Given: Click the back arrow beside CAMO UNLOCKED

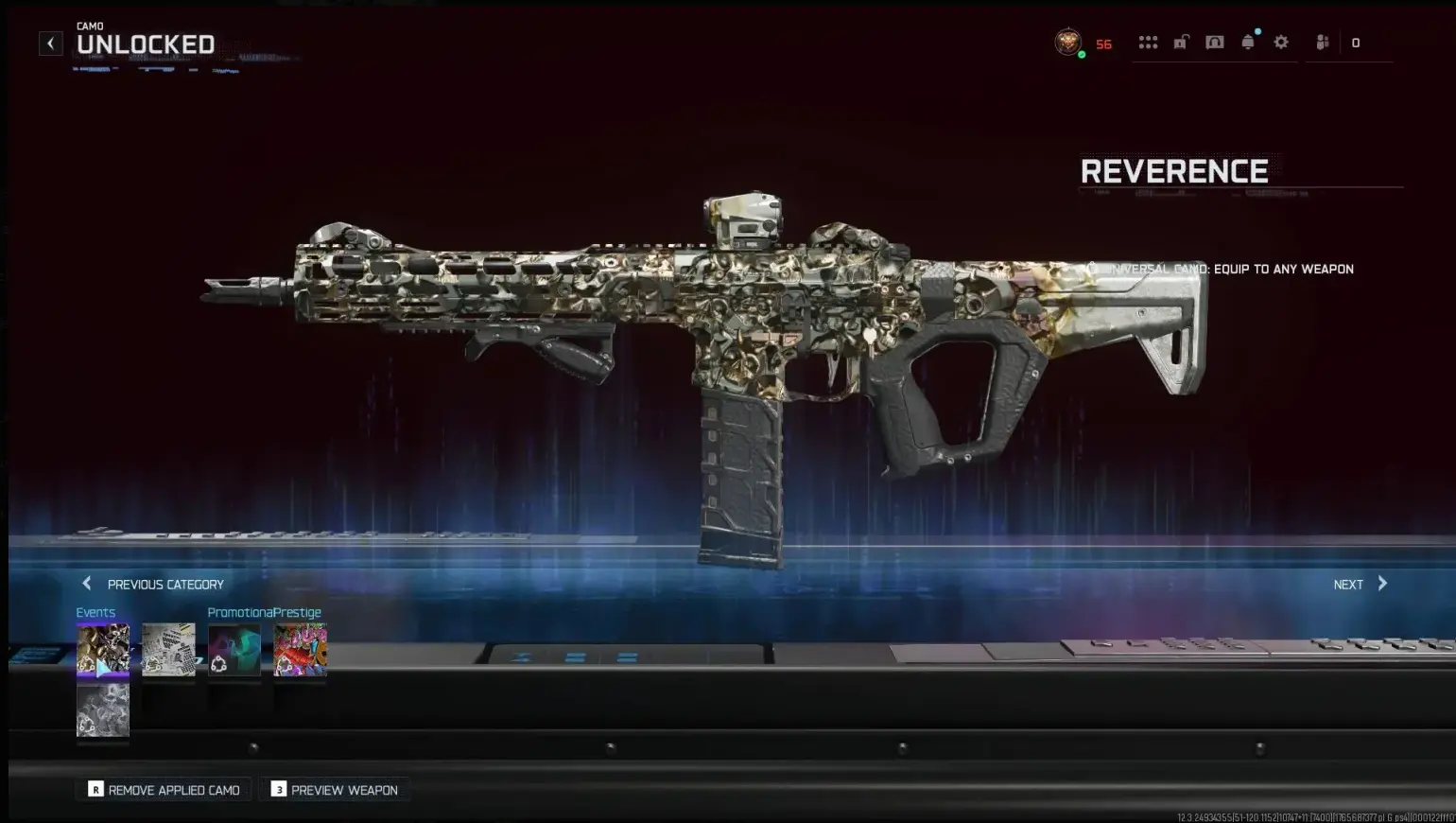Looking at the screenshot, I should (x=50, y=43).
